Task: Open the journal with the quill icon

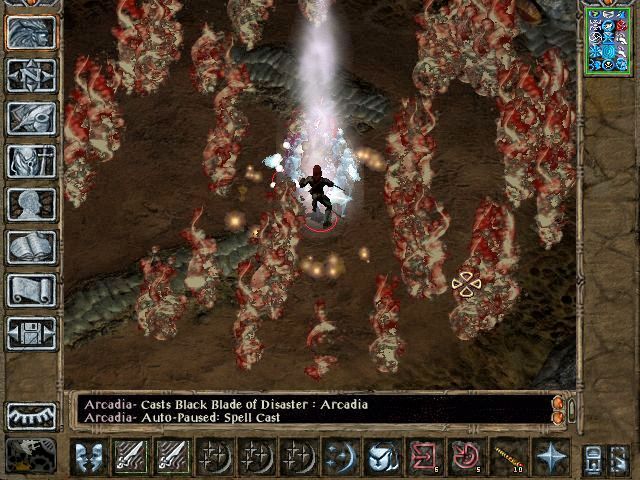Action: (31, 118)
